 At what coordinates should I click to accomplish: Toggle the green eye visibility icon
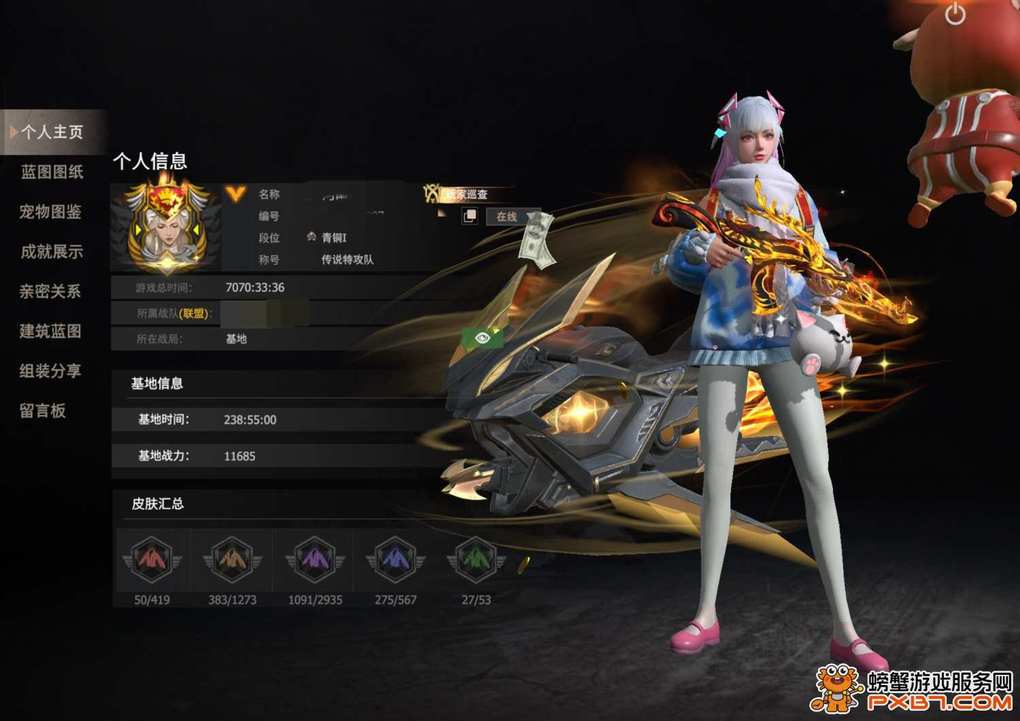click(x=482, y=338)
